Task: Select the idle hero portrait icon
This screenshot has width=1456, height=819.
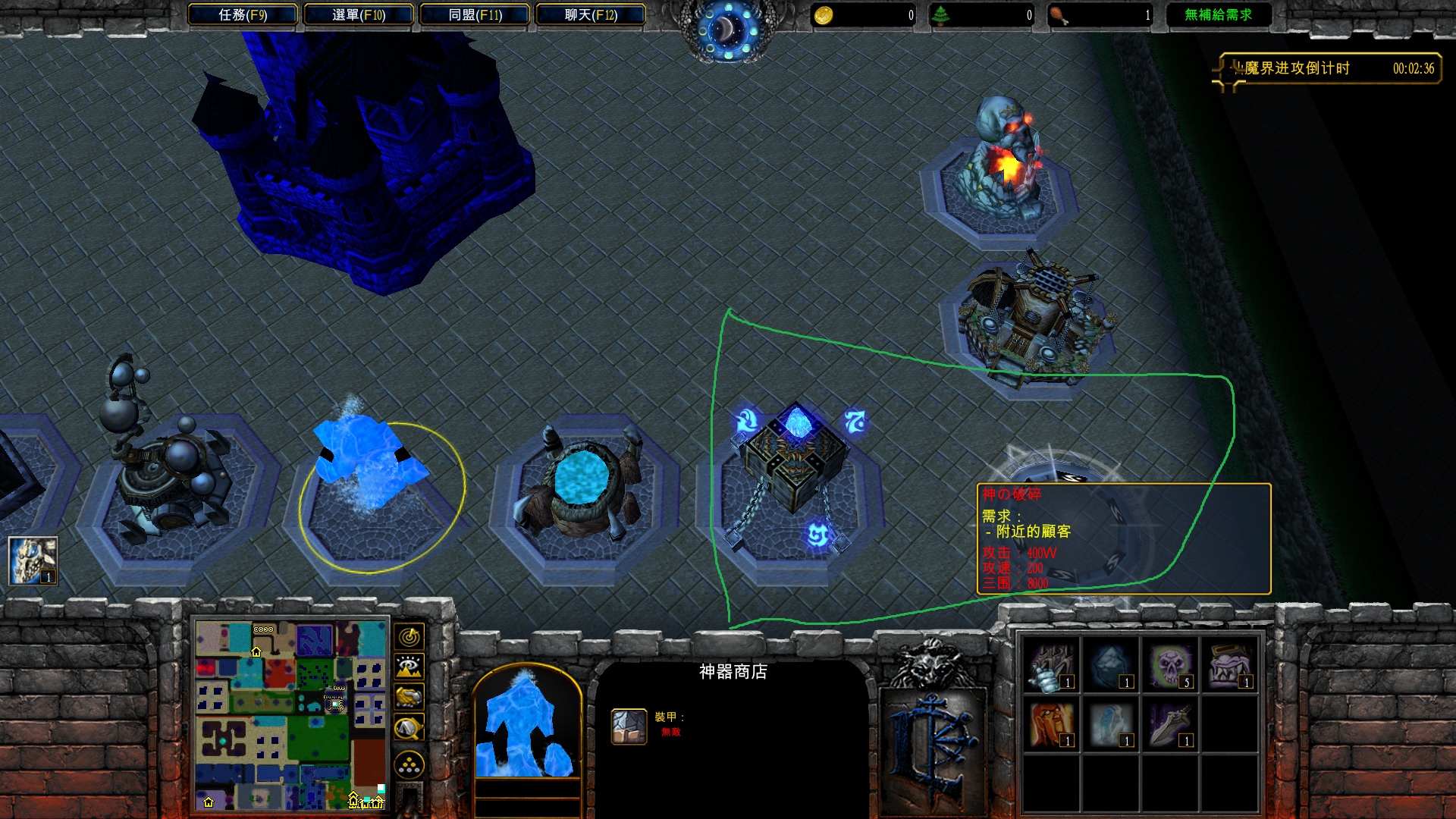Action: 33,560
